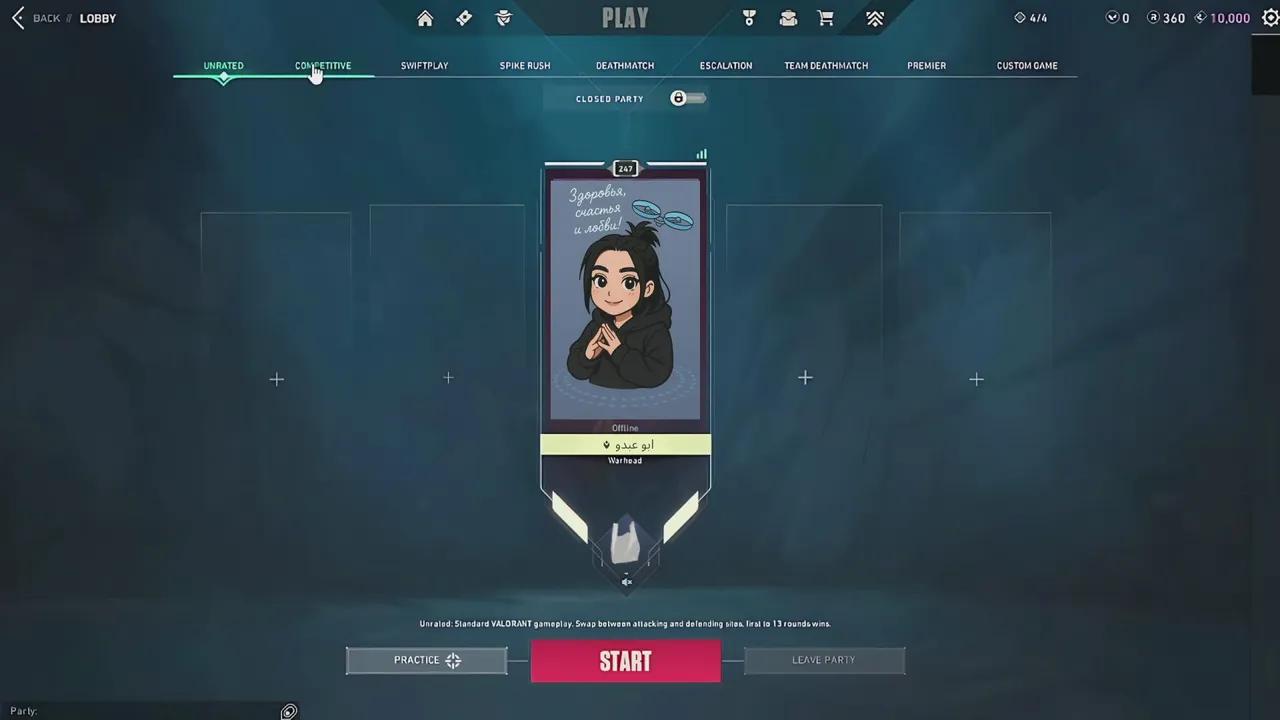Open the Missions medal icon
This screenshot has height=720, width=1280.
pos(748,17)
